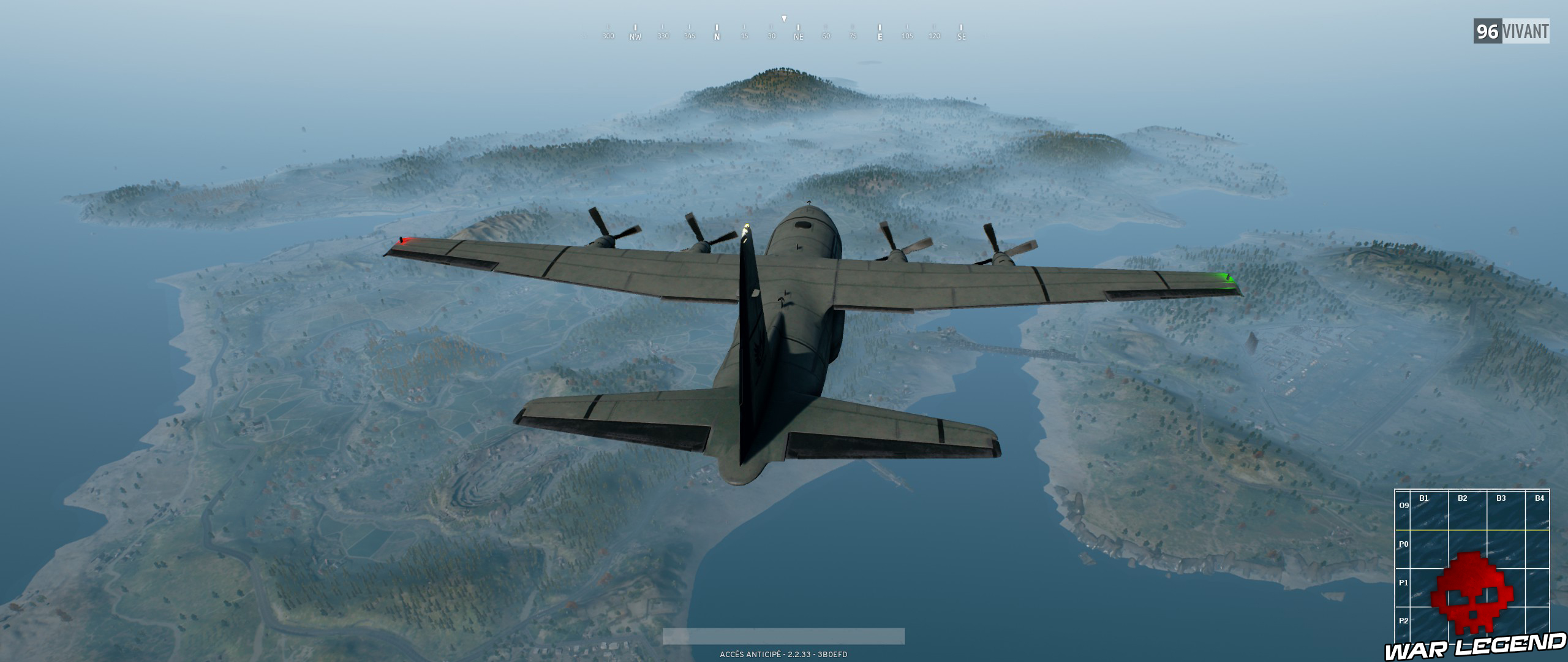Viewport: 1568px width, 662px height.
Task: Open the B4 grid column header
Action: (1539, 498)
